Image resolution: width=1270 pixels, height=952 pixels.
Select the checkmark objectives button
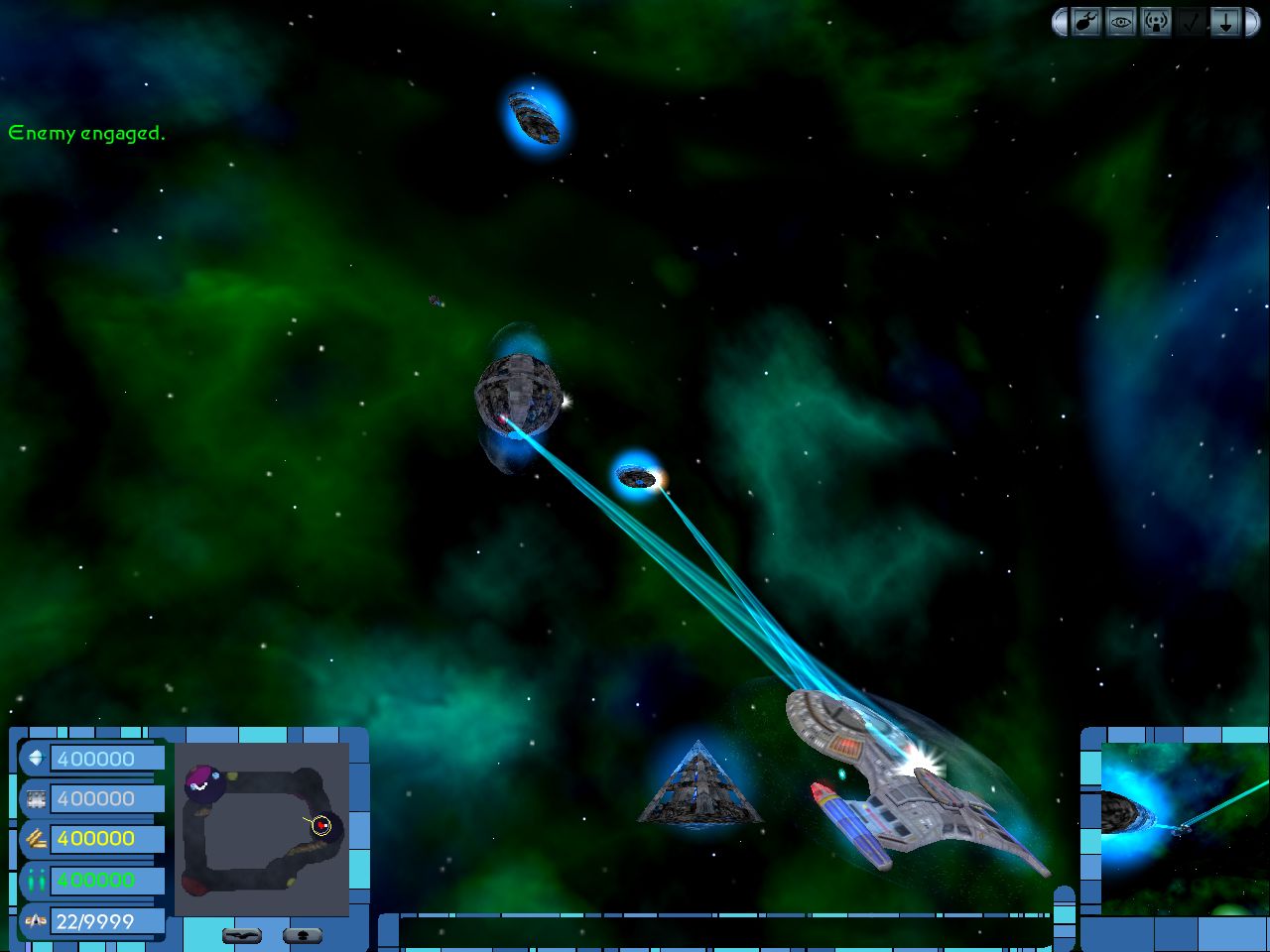click(1191, 22)
